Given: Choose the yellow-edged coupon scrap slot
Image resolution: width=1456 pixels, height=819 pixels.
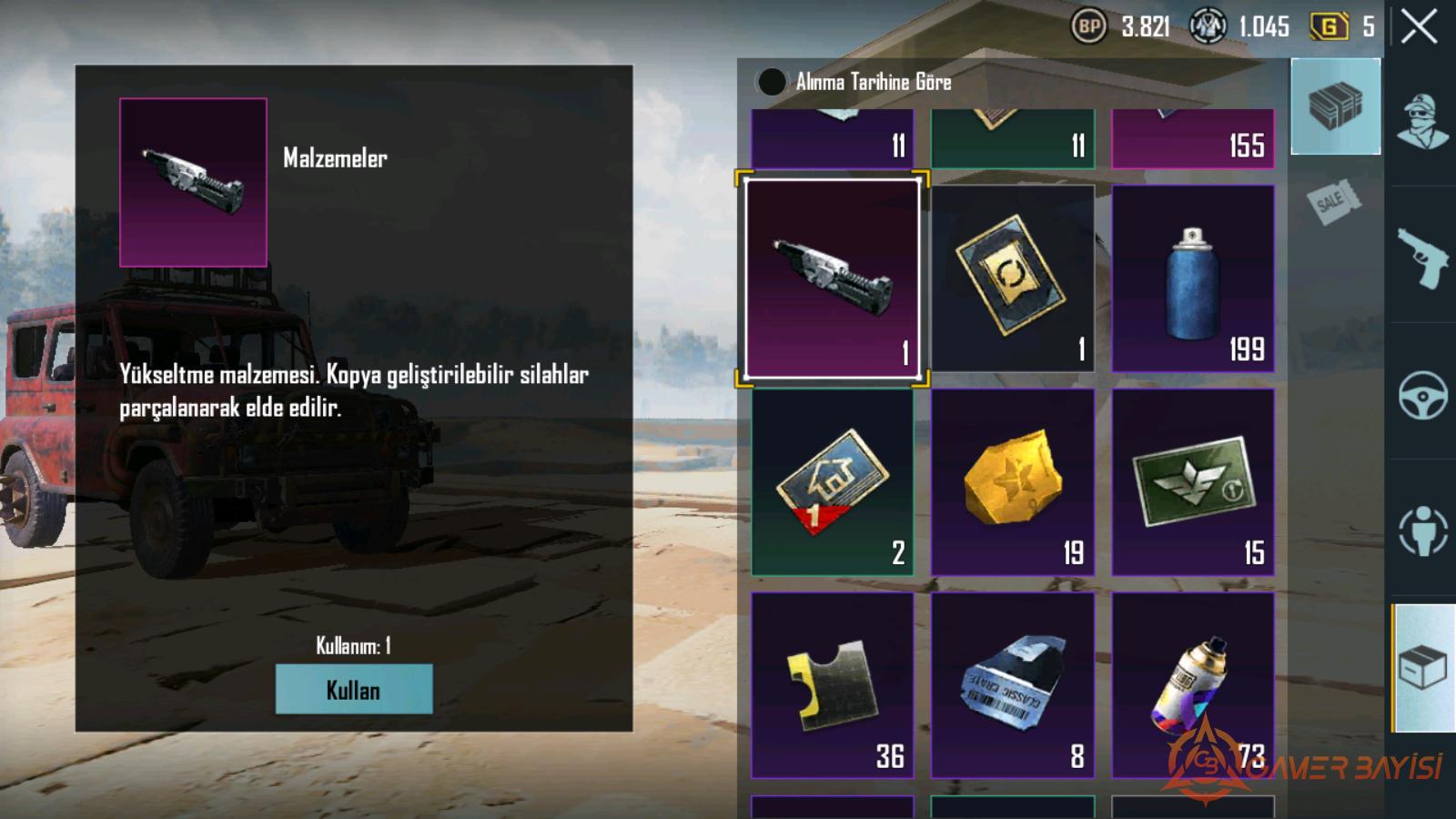Looking at the screenshot, I should click(x=832, y=685).
